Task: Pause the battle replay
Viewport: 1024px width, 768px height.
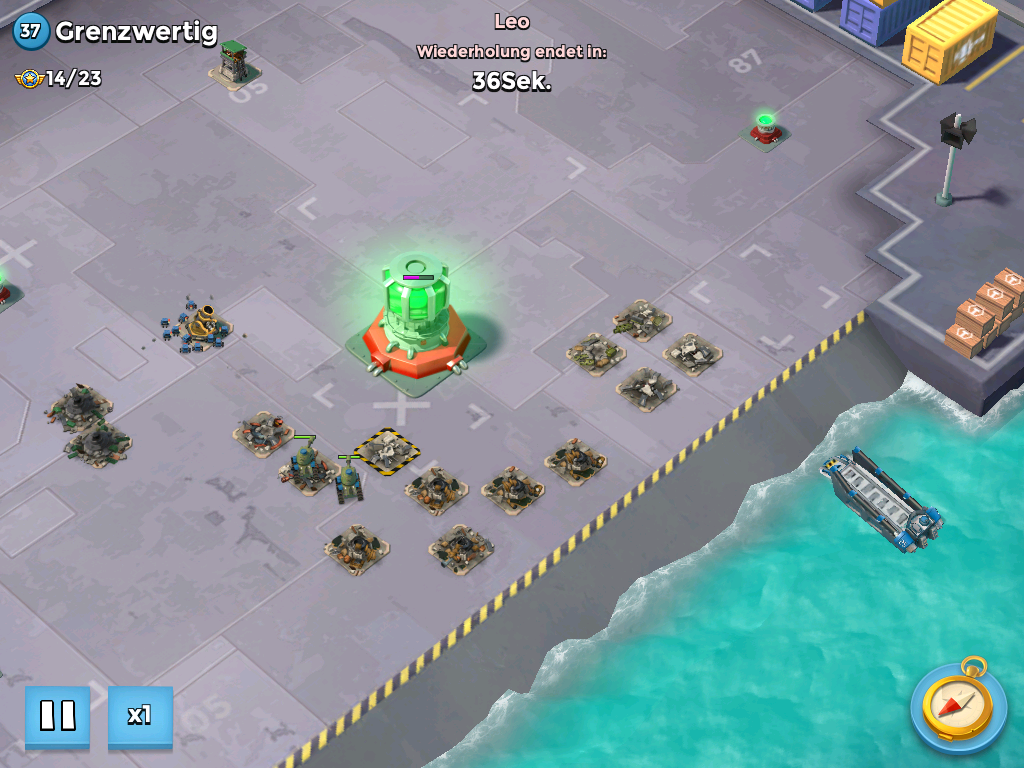Action: pos(57,716)
